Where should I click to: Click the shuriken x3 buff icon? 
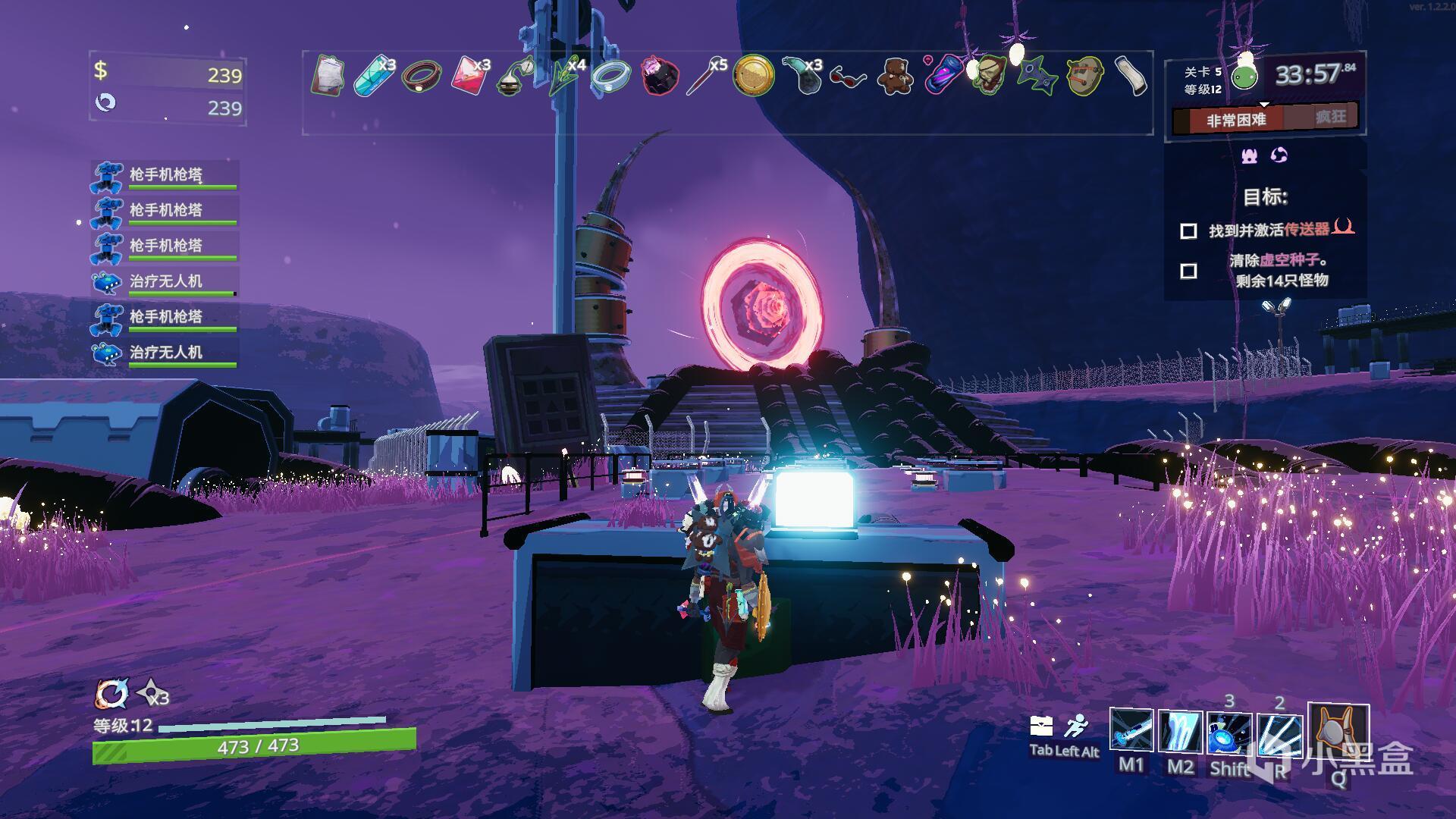[x=152, y=693]
